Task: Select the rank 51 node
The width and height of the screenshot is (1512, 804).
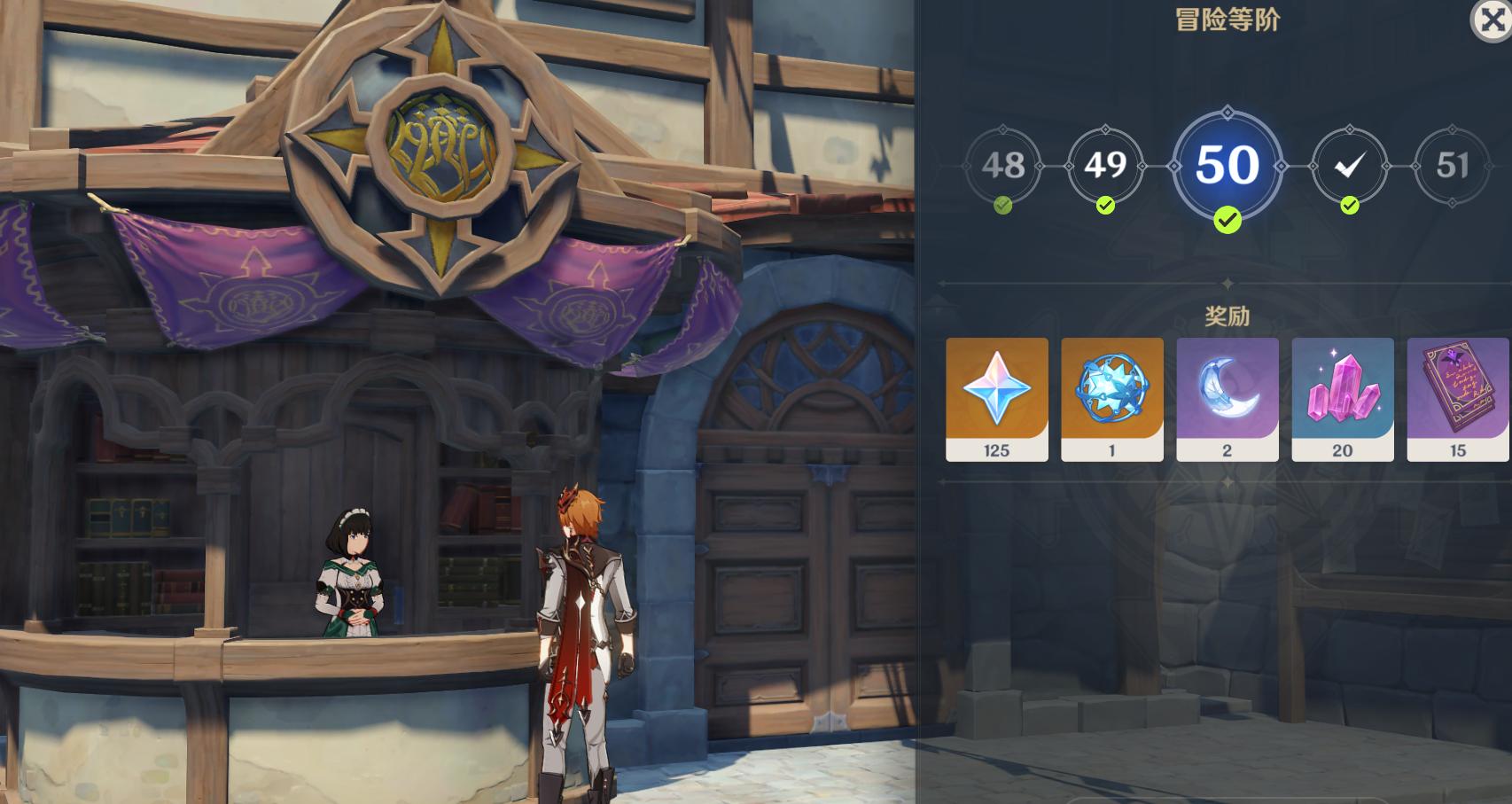Action: pos(1452,166)
